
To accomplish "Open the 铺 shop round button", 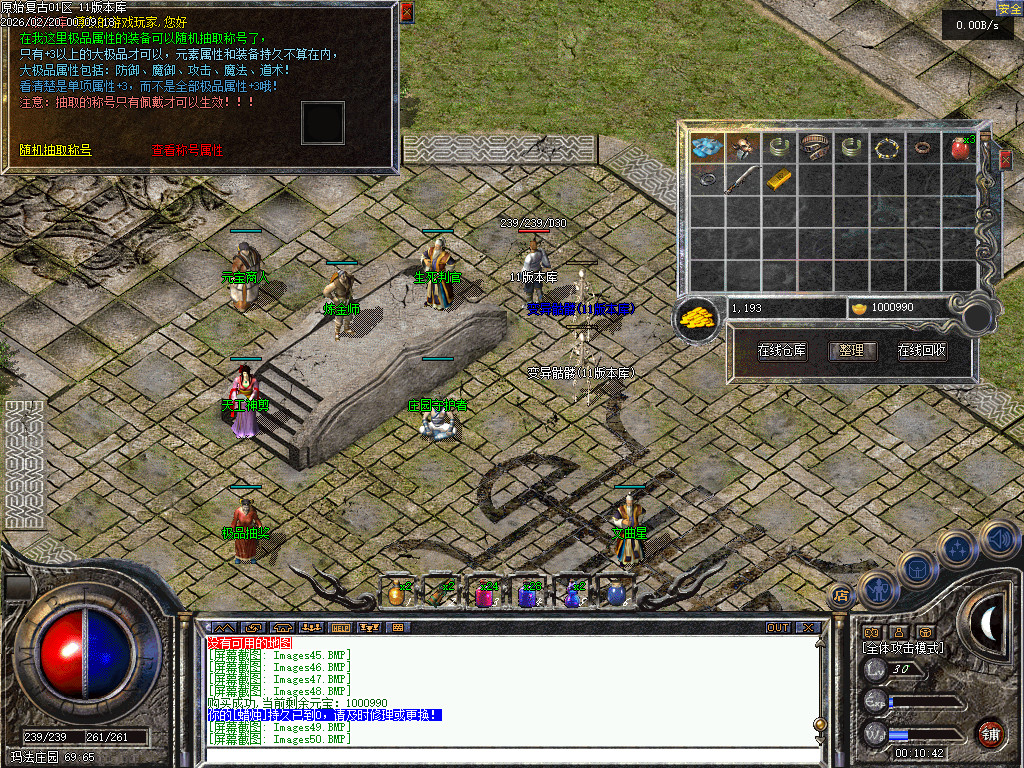I will [x=990, y=733].
